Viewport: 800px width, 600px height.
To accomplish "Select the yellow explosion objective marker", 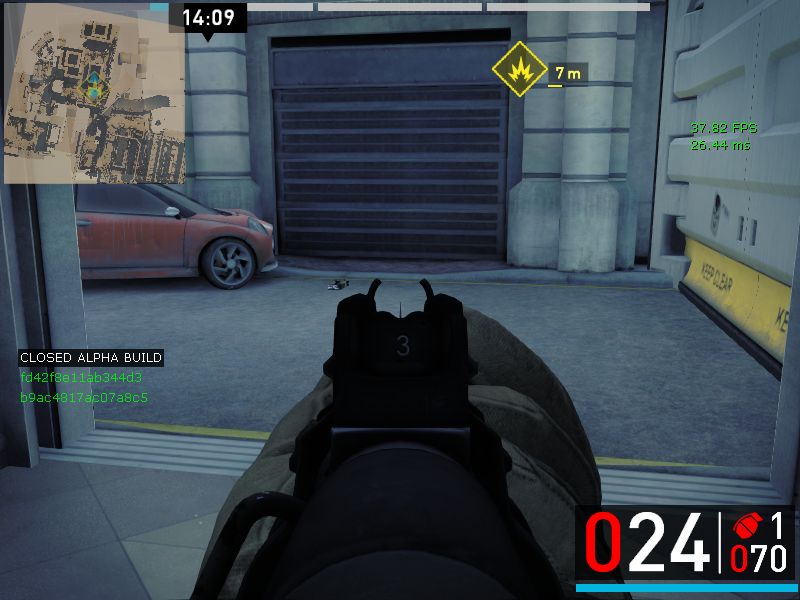I will tap(518, 68).
